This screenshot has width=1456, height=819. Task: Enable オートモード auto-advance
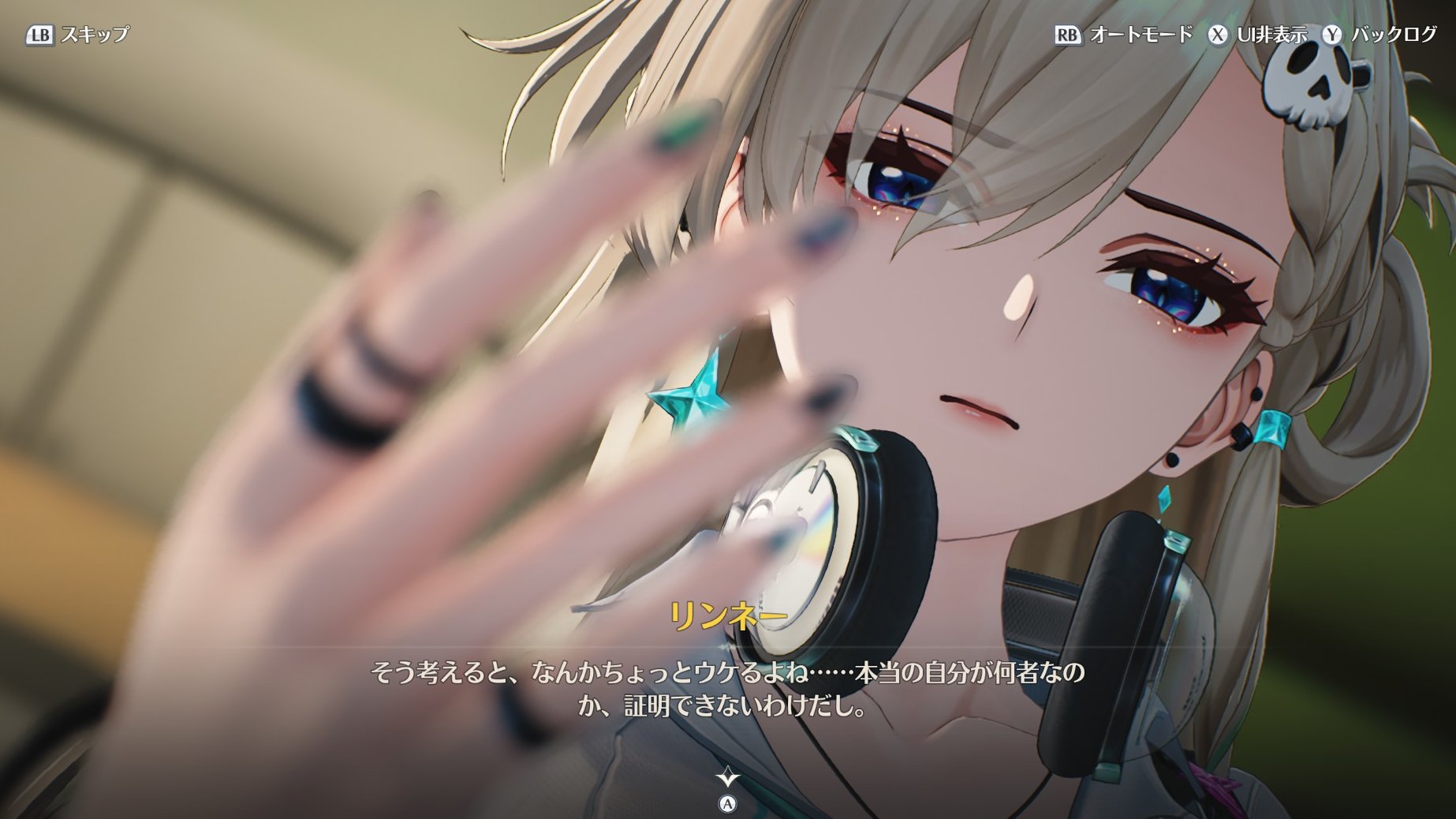[x=1124, y=35]
